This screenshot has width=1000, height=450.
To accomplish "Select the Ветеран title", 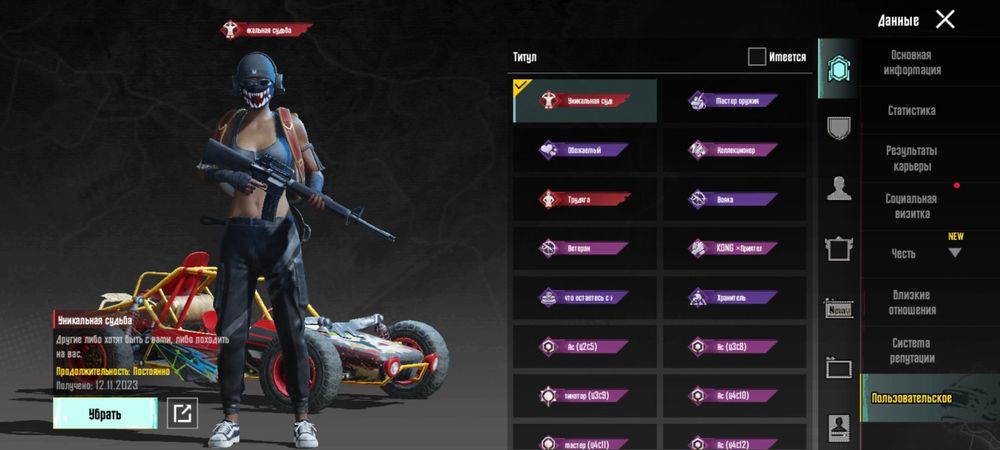I will click(x=585, y=248).
